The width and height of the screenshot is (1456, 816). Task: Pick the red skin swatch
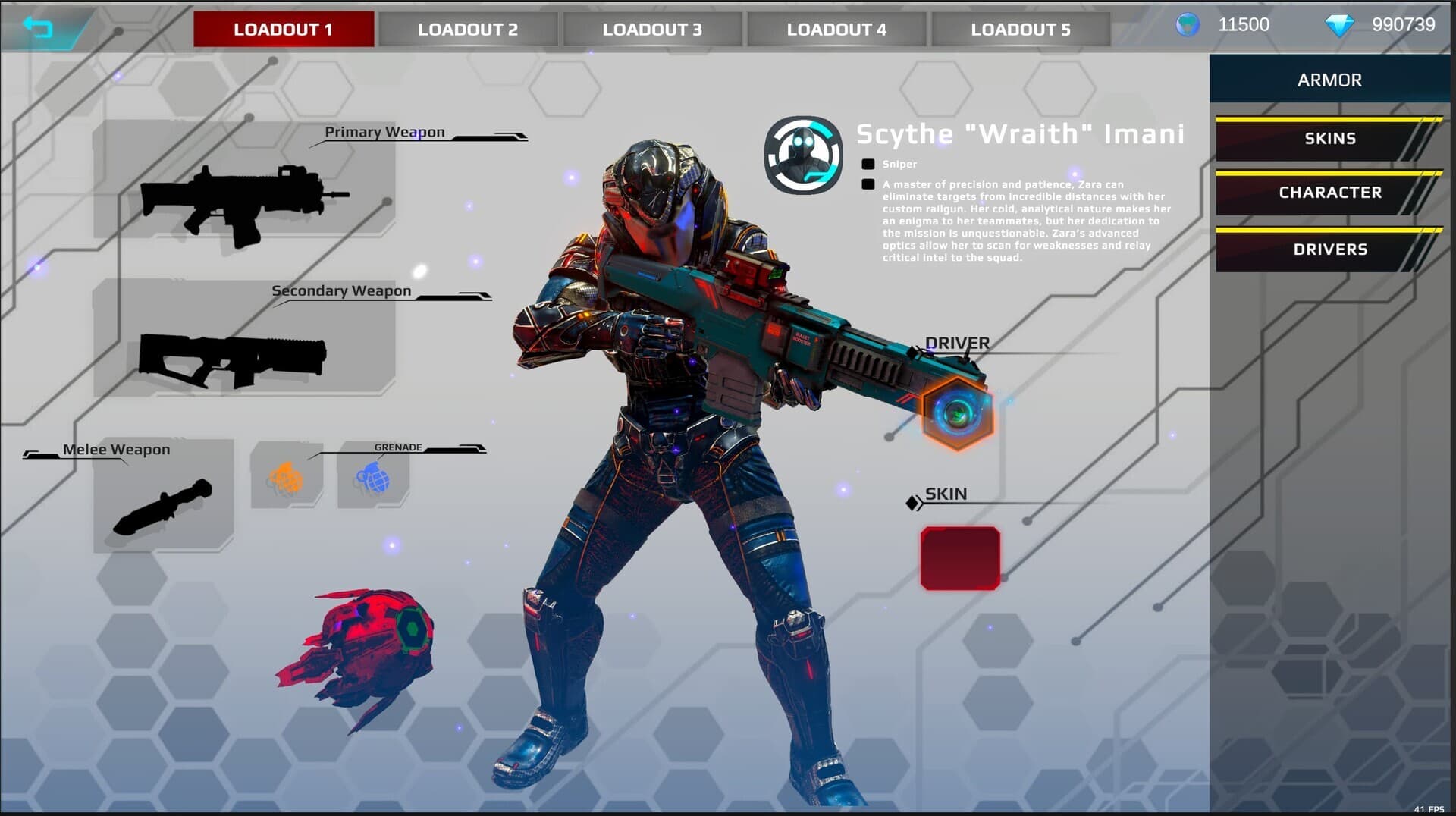point(960,558)
